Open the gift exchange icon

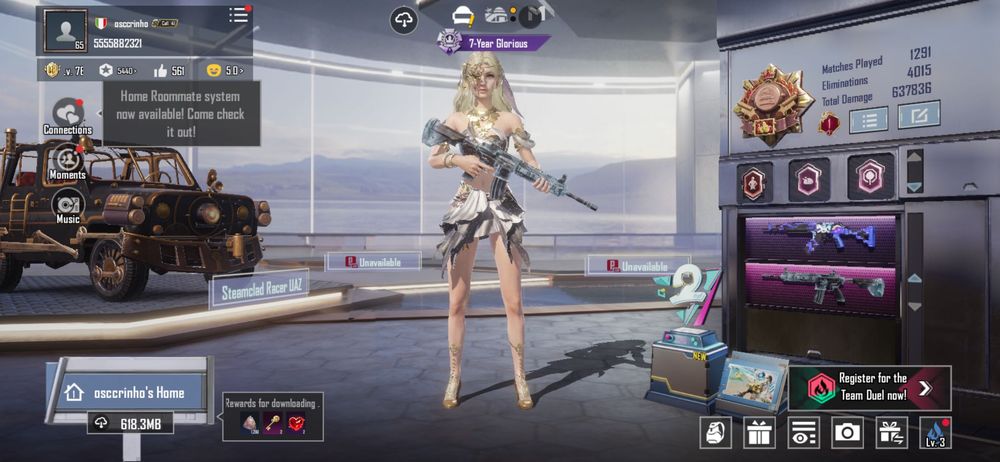click(x=891, y=432)
